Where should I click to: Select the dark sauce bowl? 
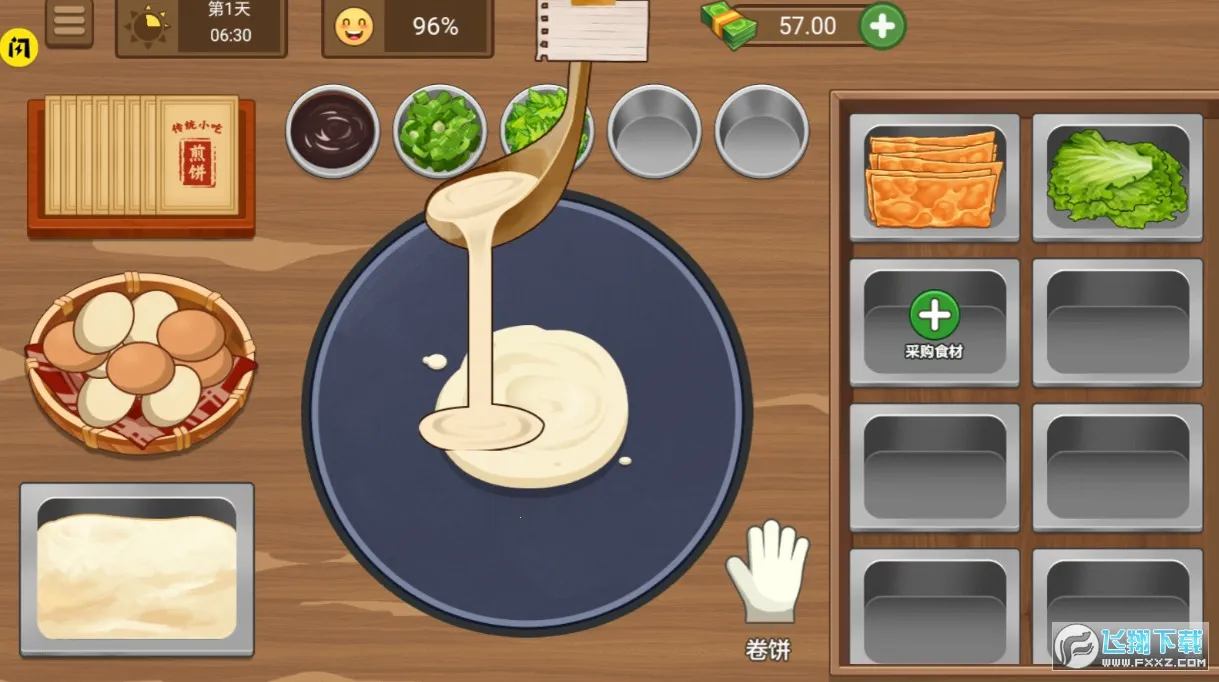332,131
